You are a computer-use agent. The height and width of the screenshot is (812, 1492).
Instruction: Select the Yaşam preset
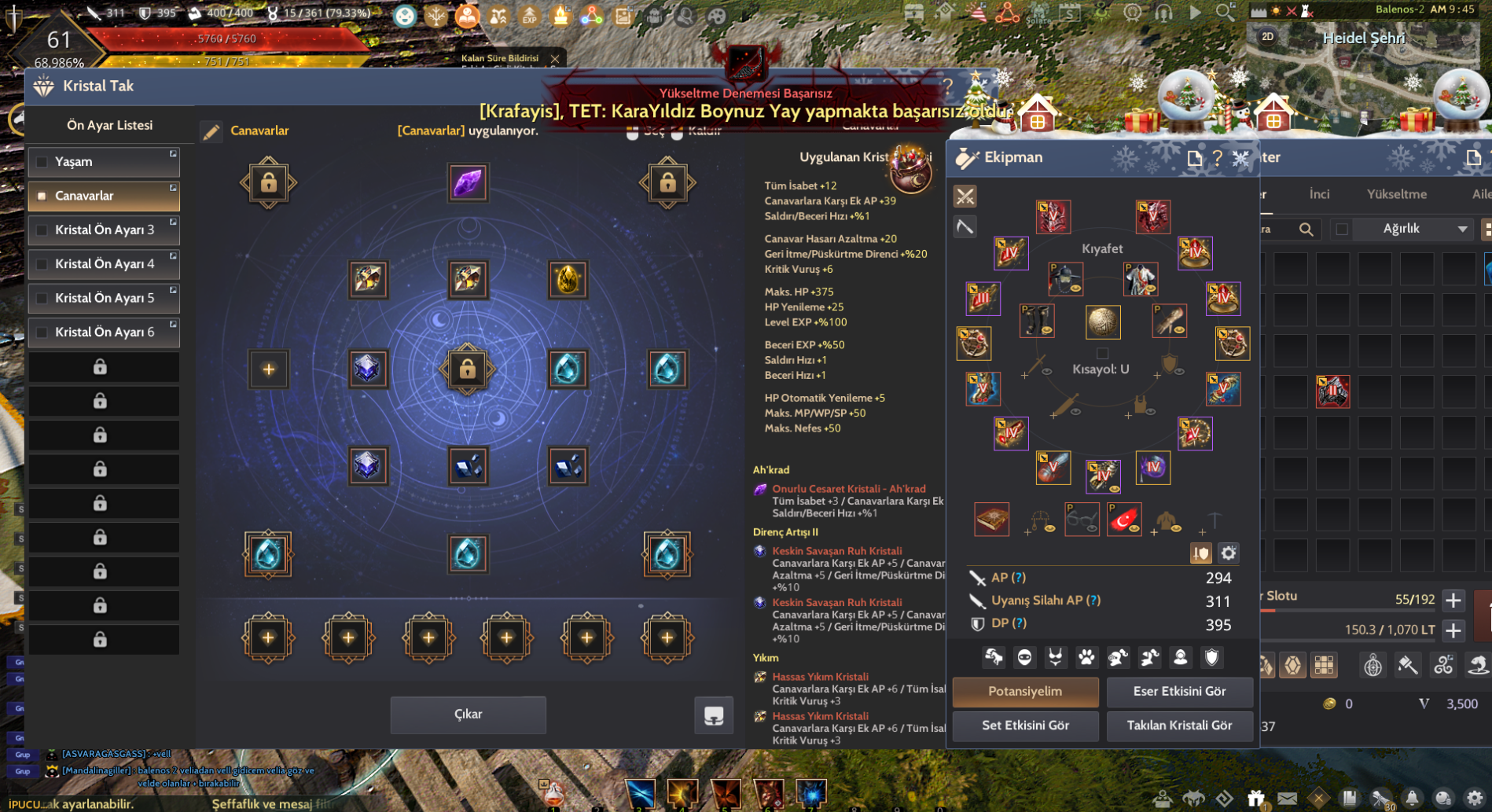click(x=104, y=162)
